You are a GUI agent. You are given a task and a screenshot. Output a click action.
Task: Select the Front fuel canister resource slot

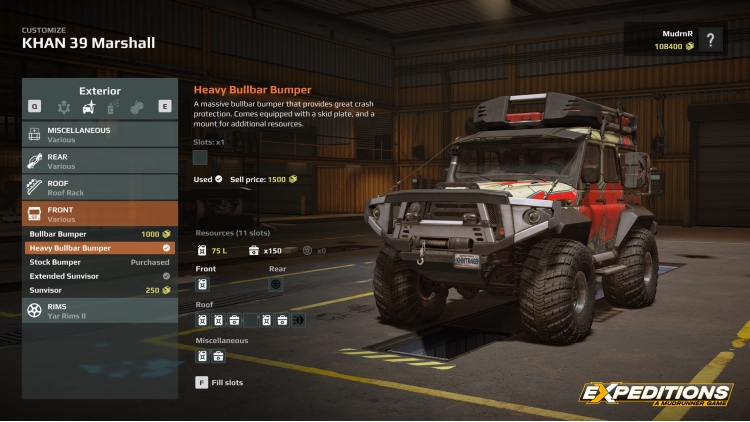tap(202, 284)
